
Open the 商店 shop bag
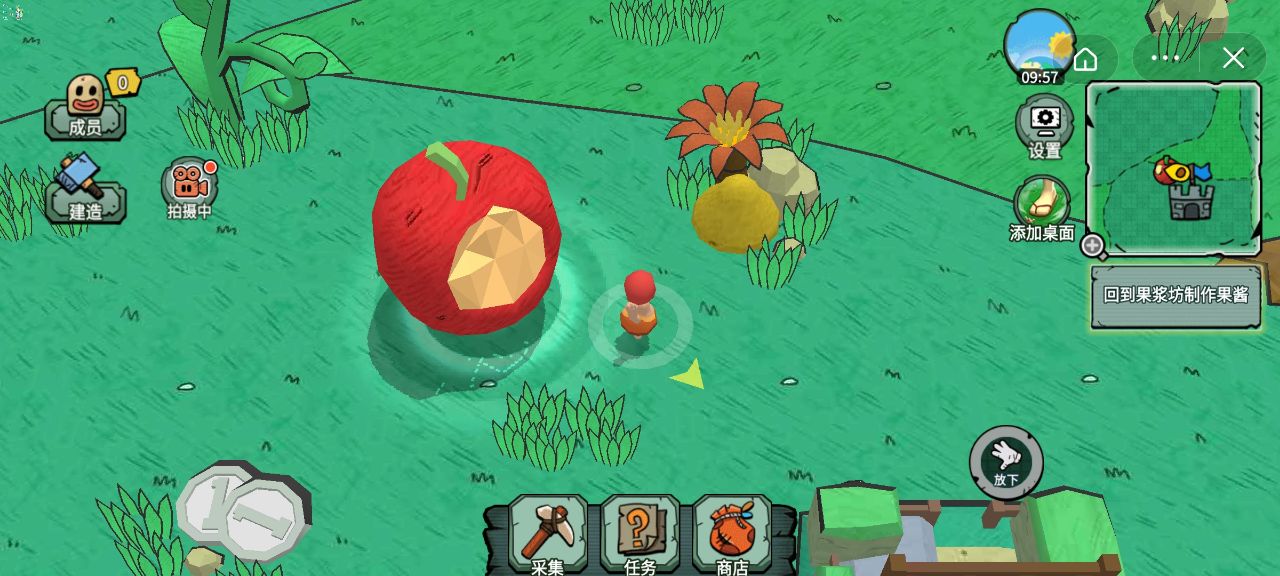pos(732,535)
